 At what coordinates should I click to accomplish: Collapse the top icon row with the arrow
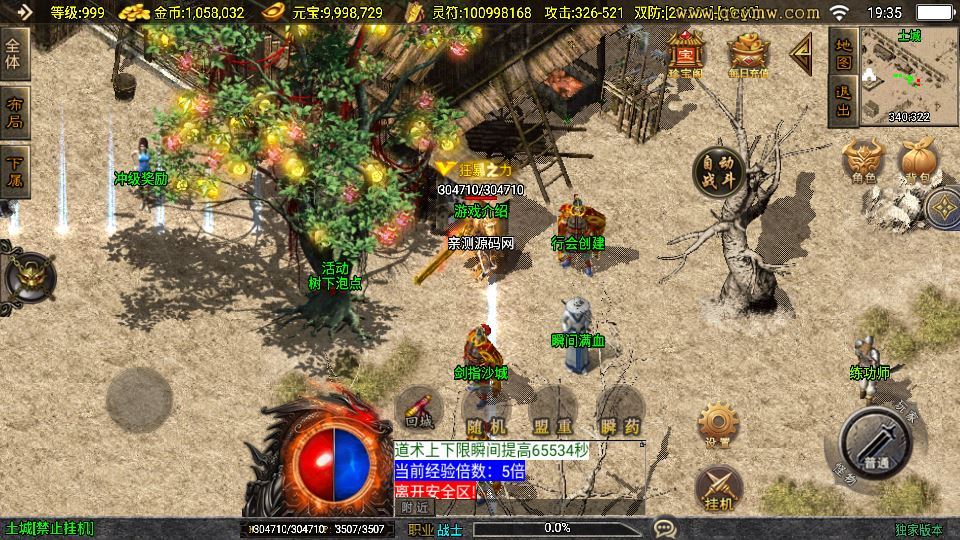coord(801,54)
